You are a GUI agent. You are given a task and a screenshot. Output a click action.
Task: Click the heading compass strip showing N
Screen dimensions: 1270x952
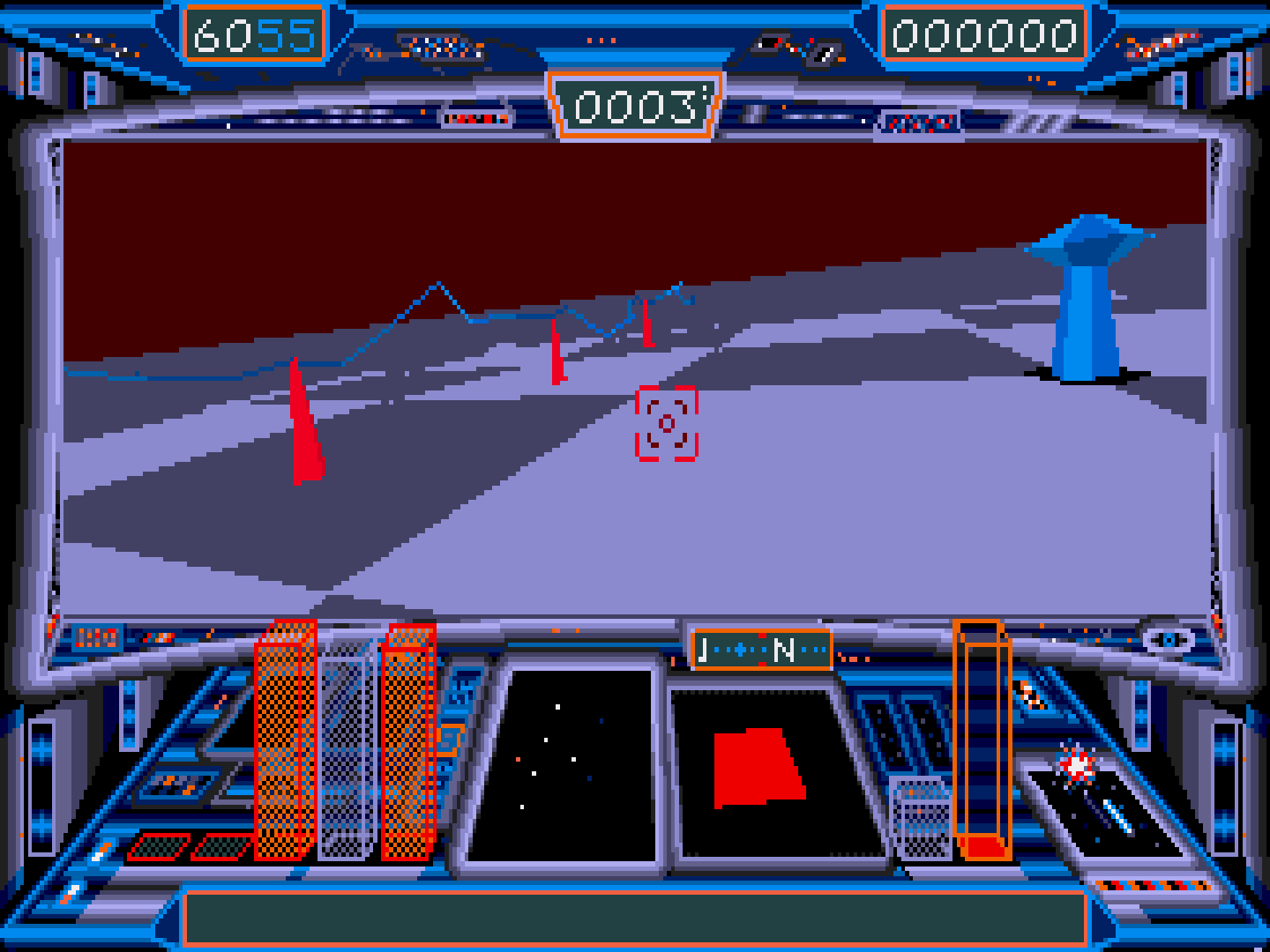click(762, 651)
